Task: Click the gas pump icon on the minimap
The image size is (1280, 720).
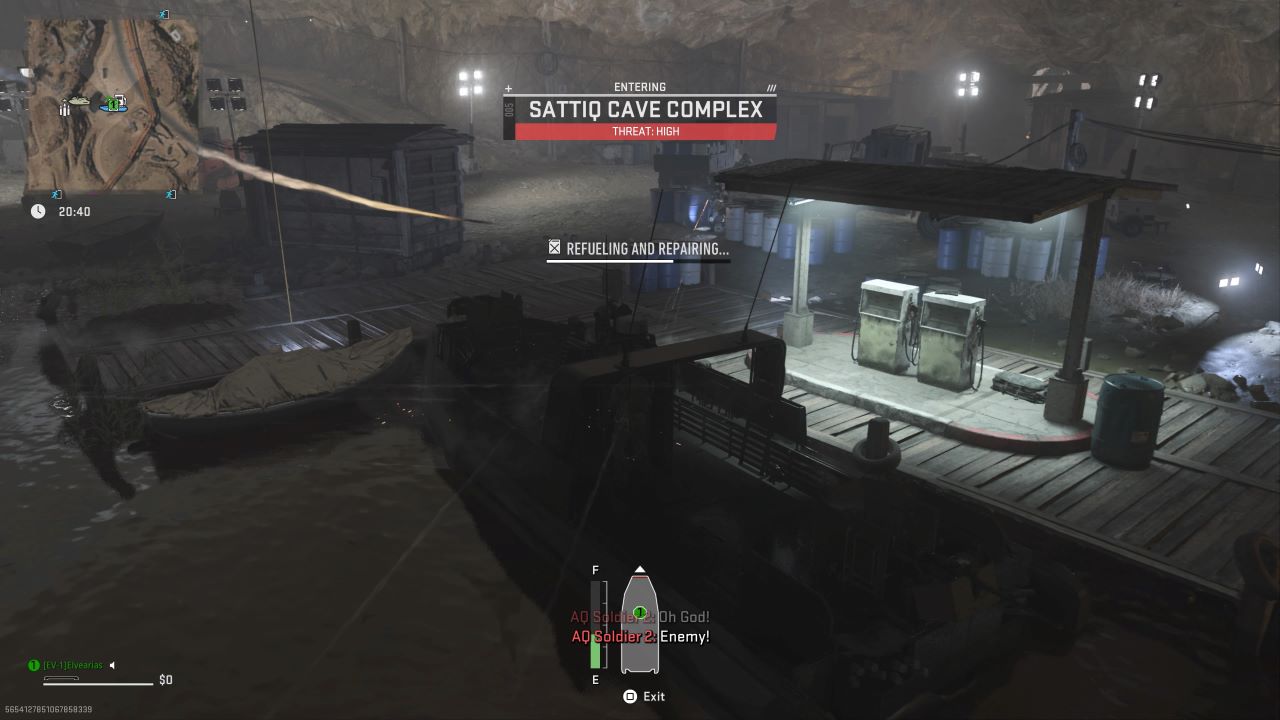Action: tap(121, 99)
